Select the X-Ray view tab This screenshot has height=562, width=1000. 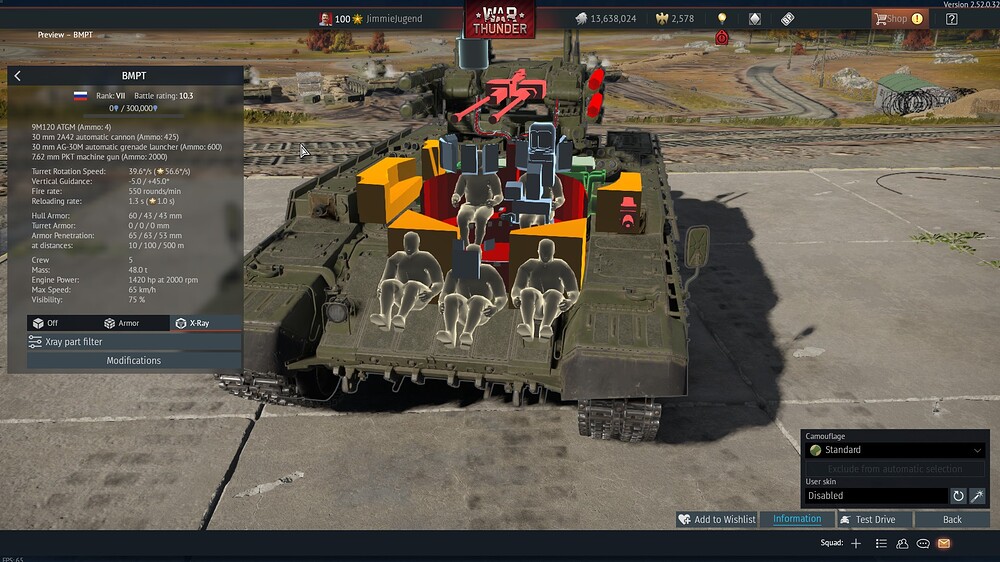198,323
